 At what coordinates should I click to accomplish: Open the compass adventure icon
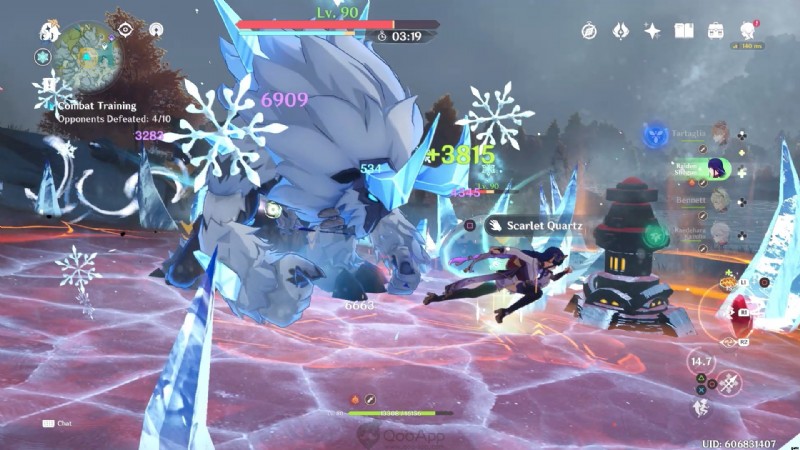[590, 31]
